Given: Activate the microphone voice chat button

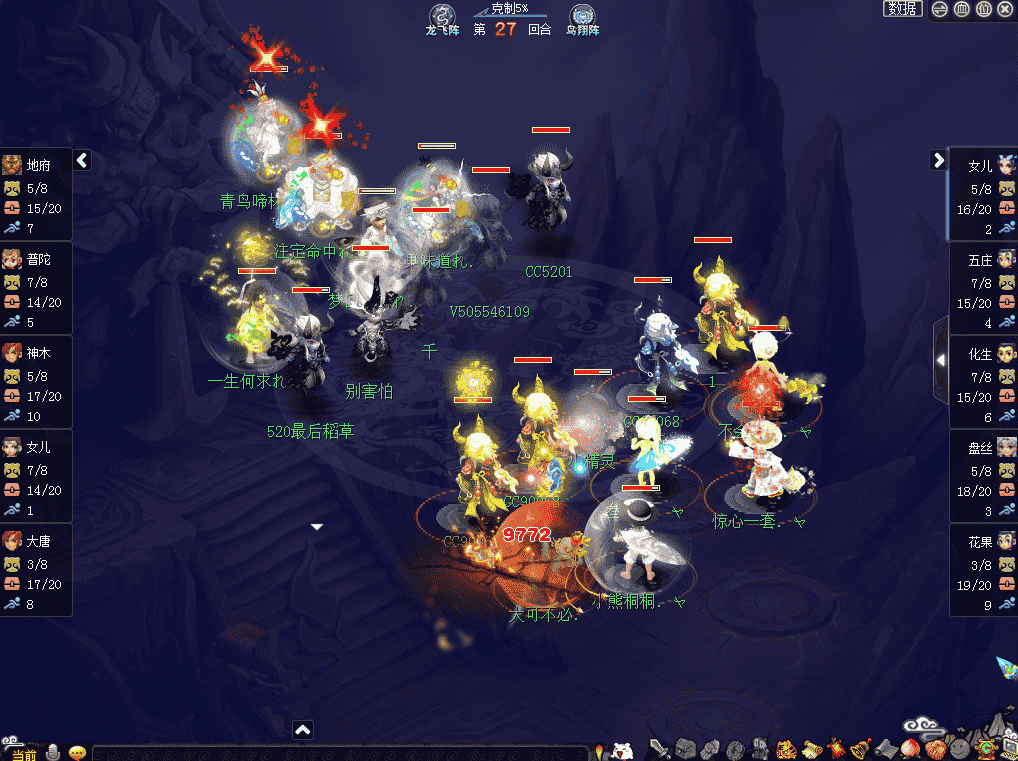Looking at the screenshot, I should [x=53, y=752].
